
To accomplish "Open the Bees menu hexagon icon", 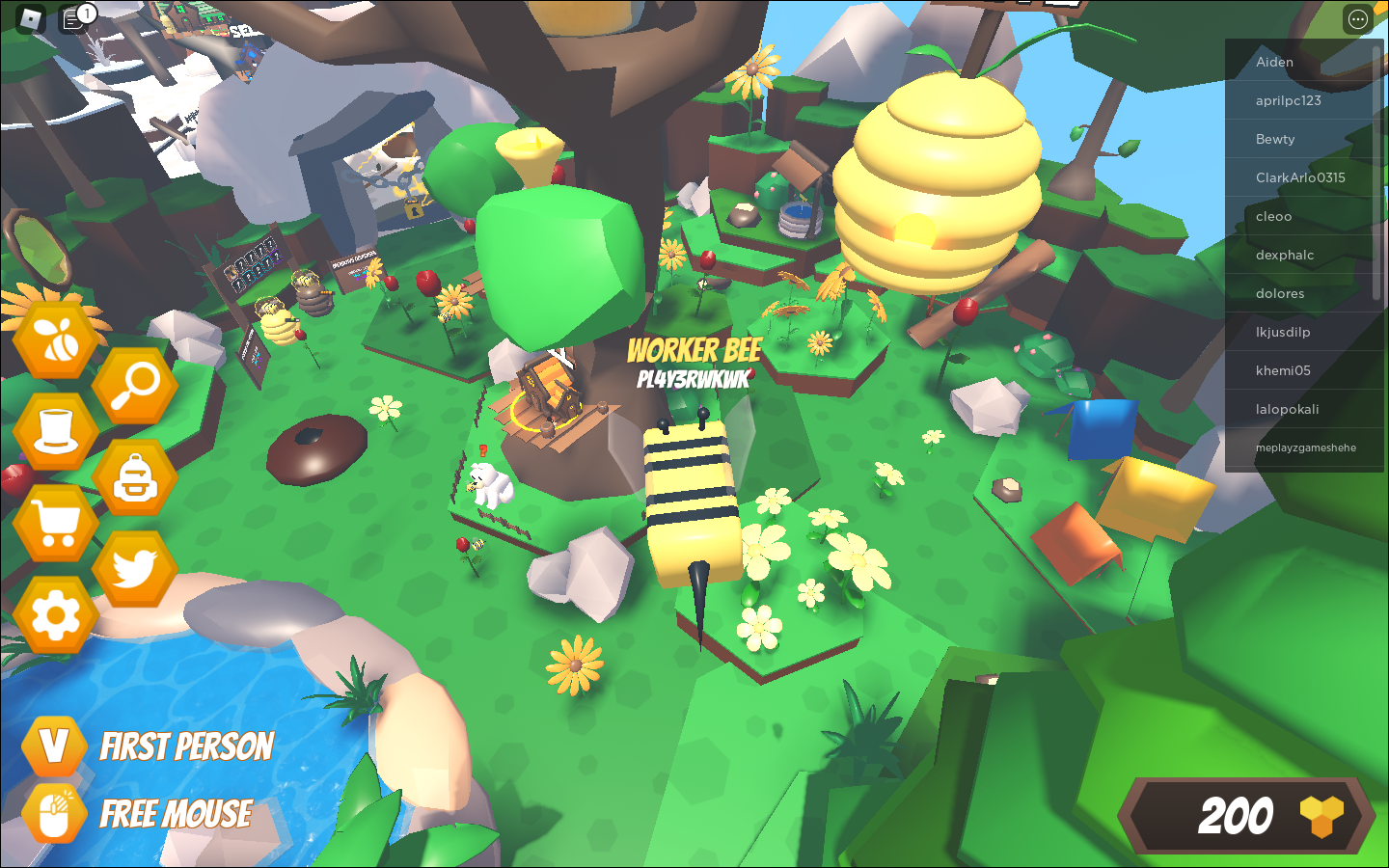I will point(55,339).
